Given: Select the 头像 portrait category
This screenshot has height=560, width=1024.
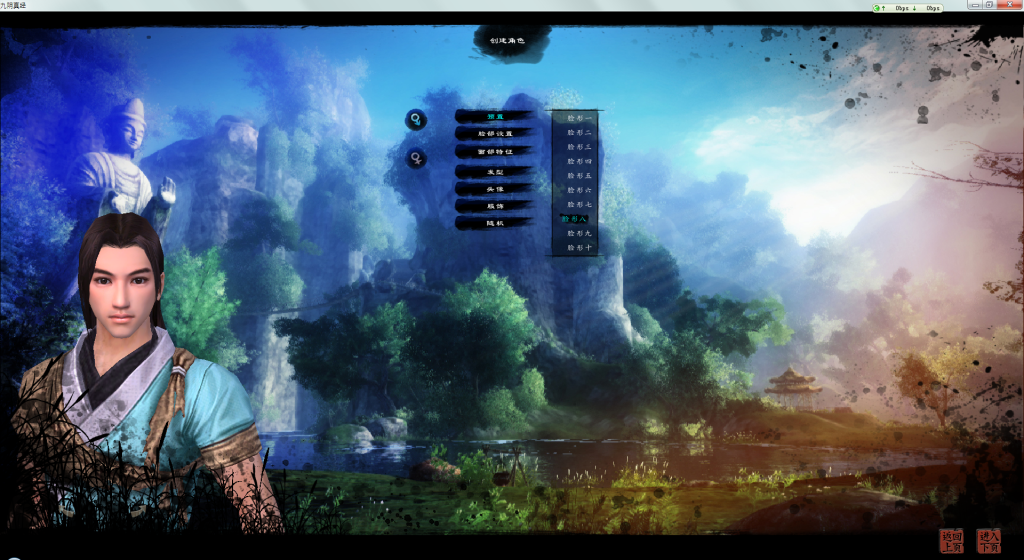Looking at the screenshot, I should (494, 188).
